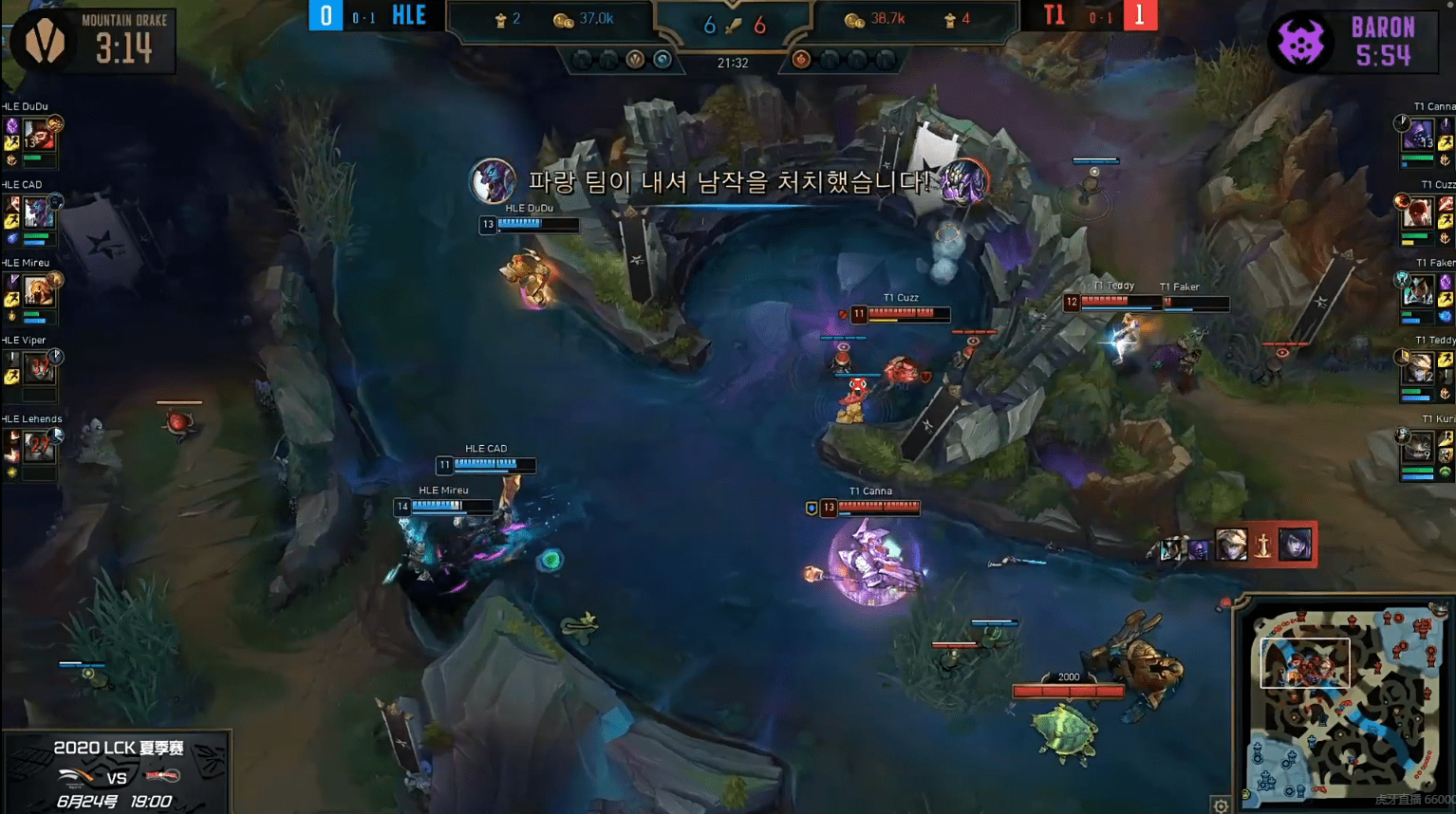Choose T1 Cuzz's champion portrait

coord(1418,213)
